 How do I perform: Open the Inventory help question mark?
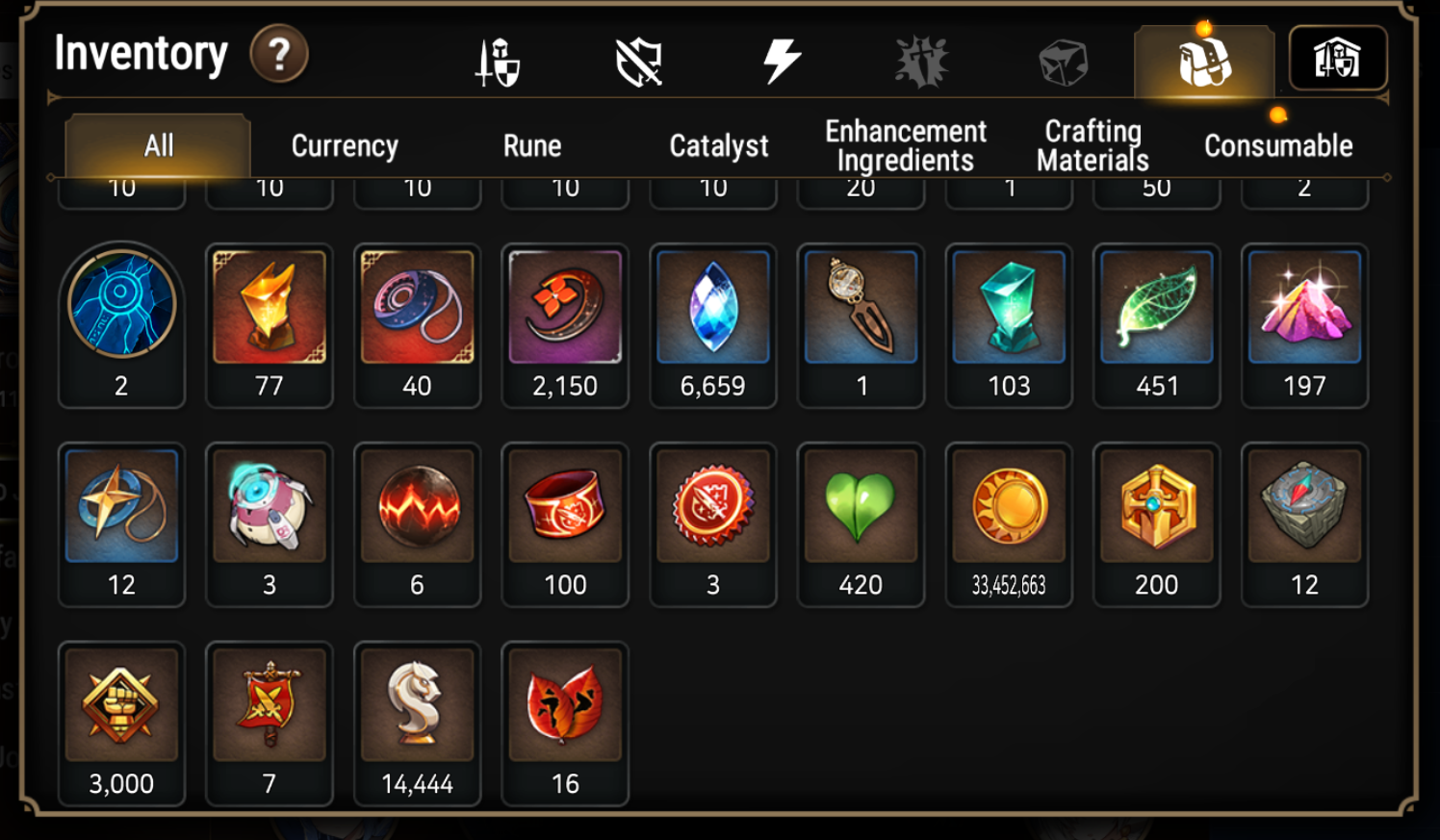tap(279, 55)
